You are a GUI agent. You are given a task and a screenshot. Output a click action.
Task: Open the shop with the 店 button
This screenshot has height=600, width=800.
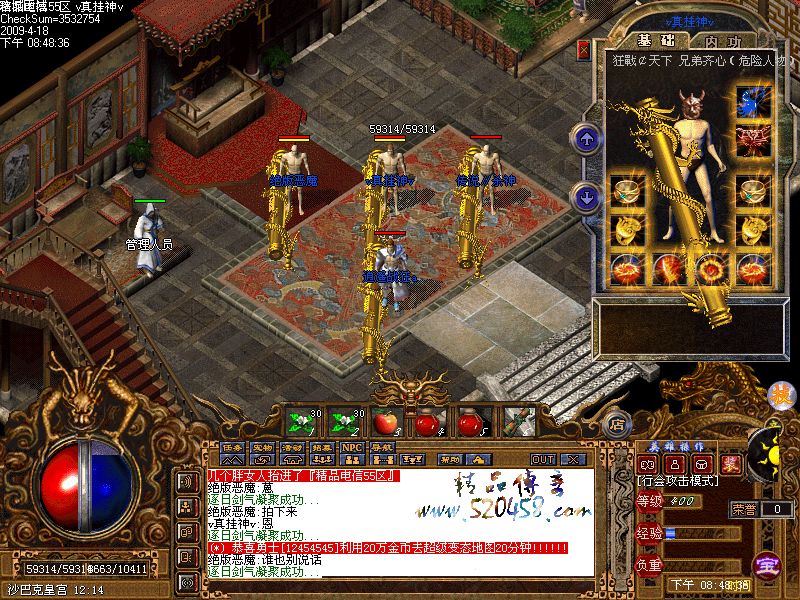click(x=617, y=424)
